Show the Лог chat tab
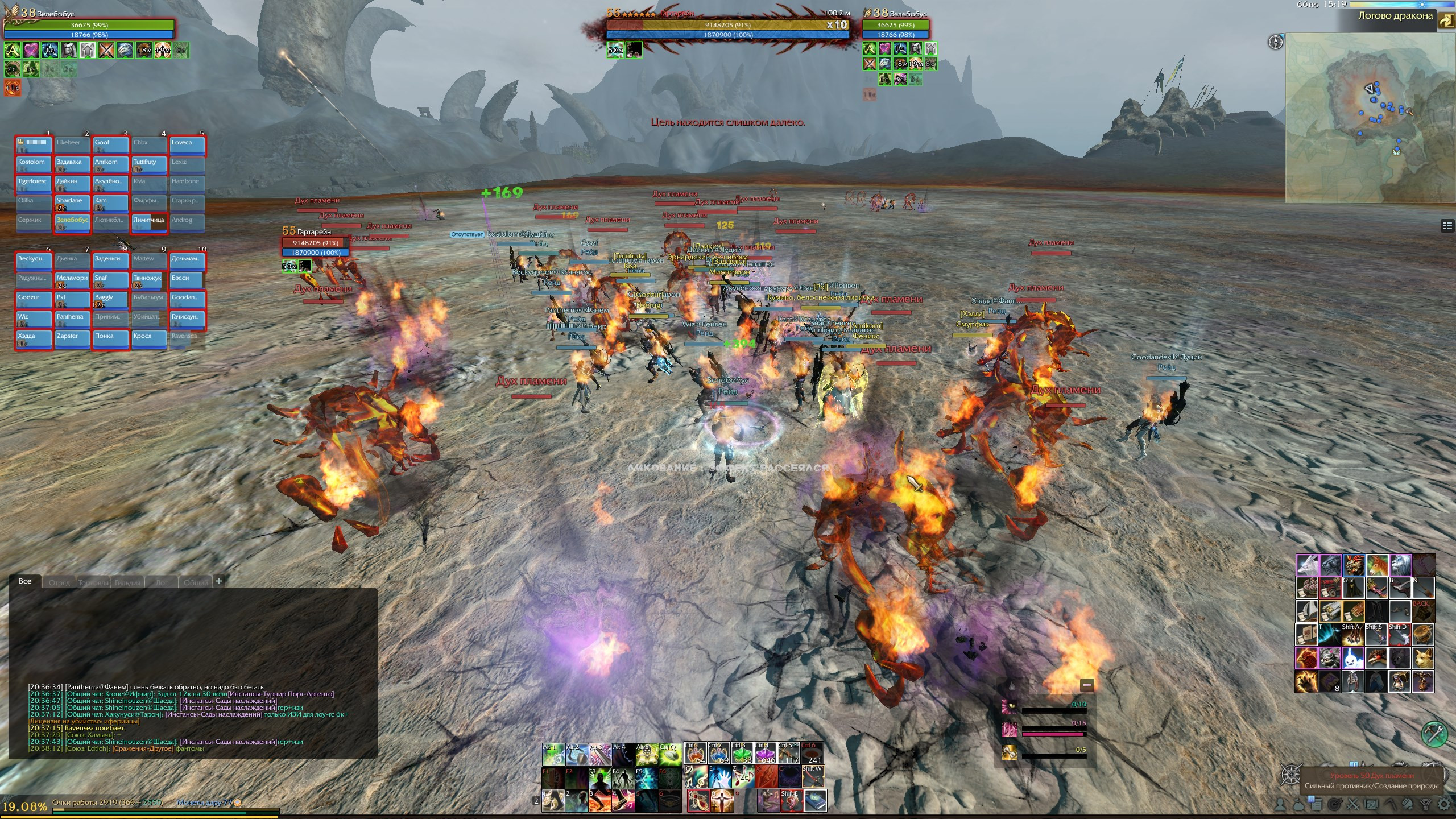The width and height of the screenshot is (1456, 819). (162, 582)
